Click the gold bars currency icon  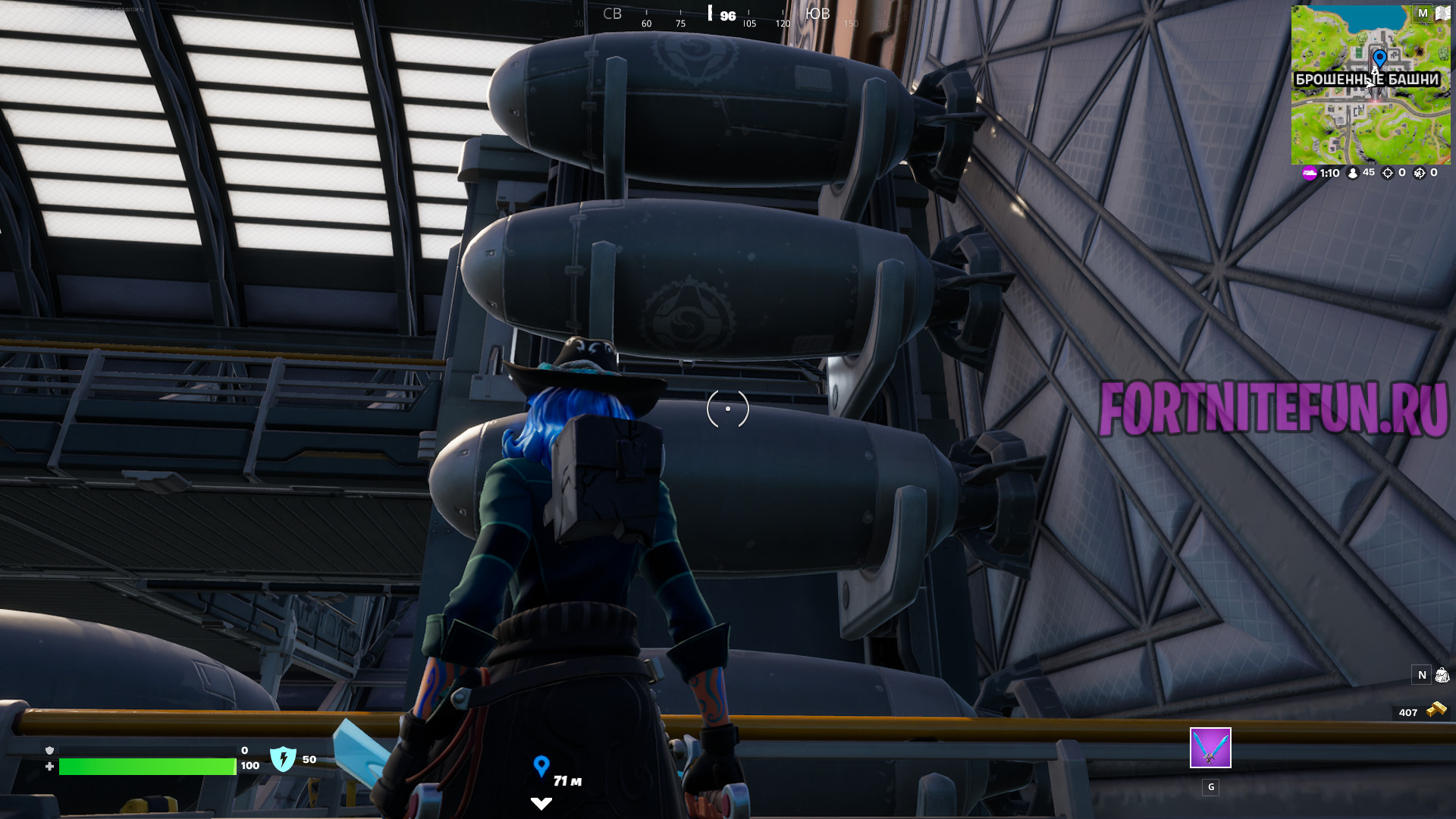pyautogui.click(x=1436, y=711)
